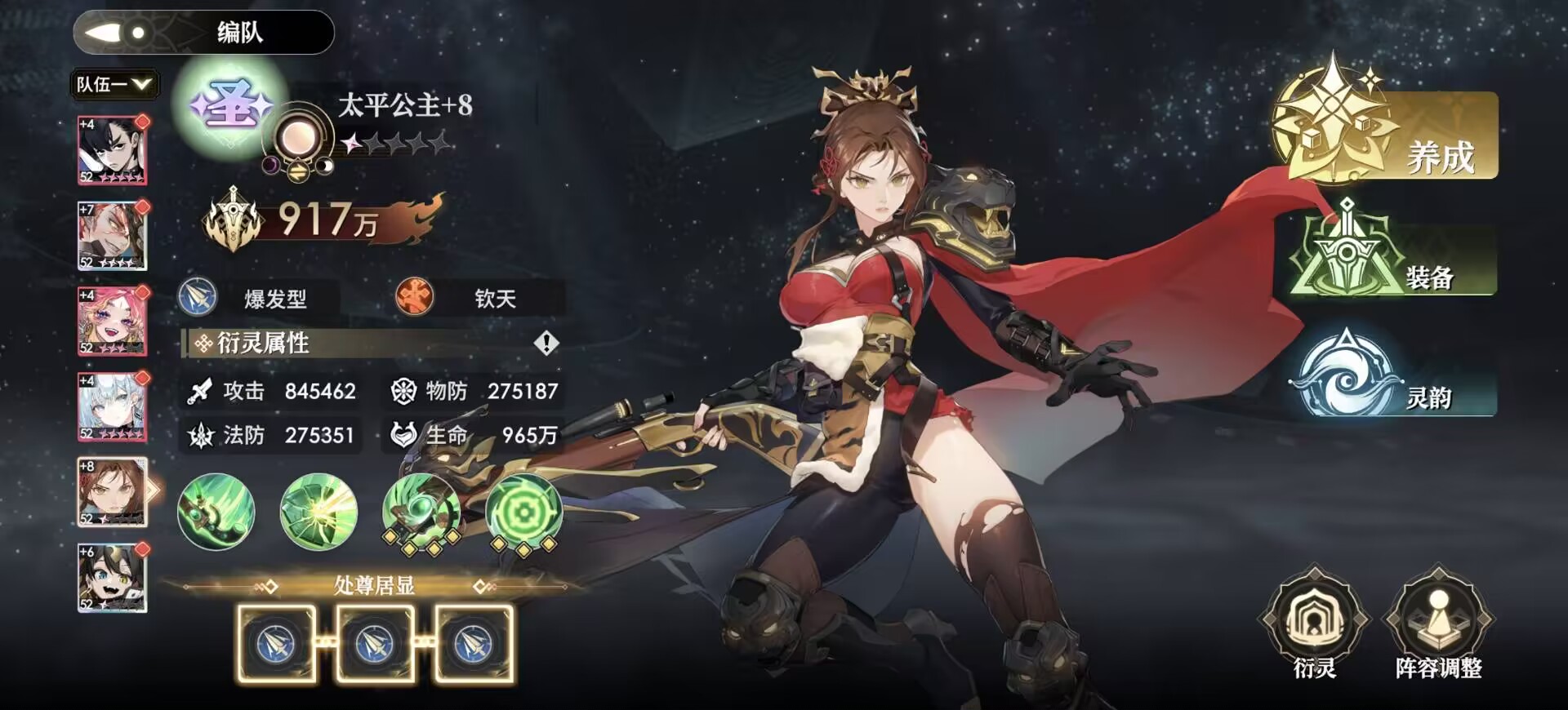Select the white-haired red-marked +7 hero portrait
The image size is (1568, 710).
[x=112, y=236]
